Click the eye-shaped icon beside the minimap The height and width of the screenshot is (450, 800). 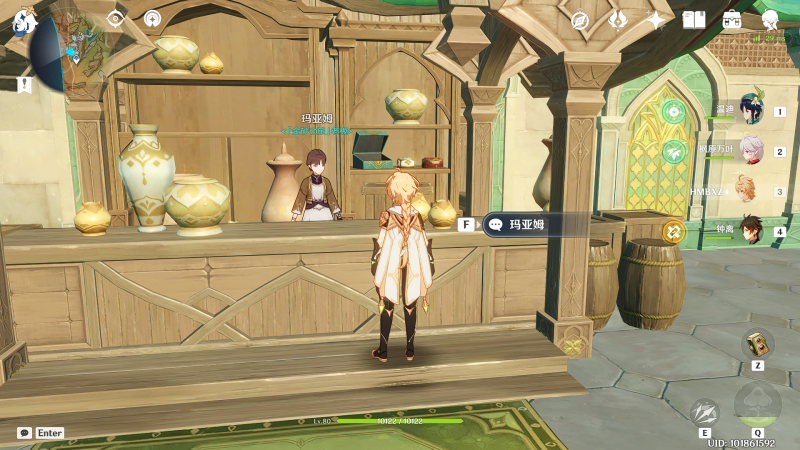[x=116, y=18]
